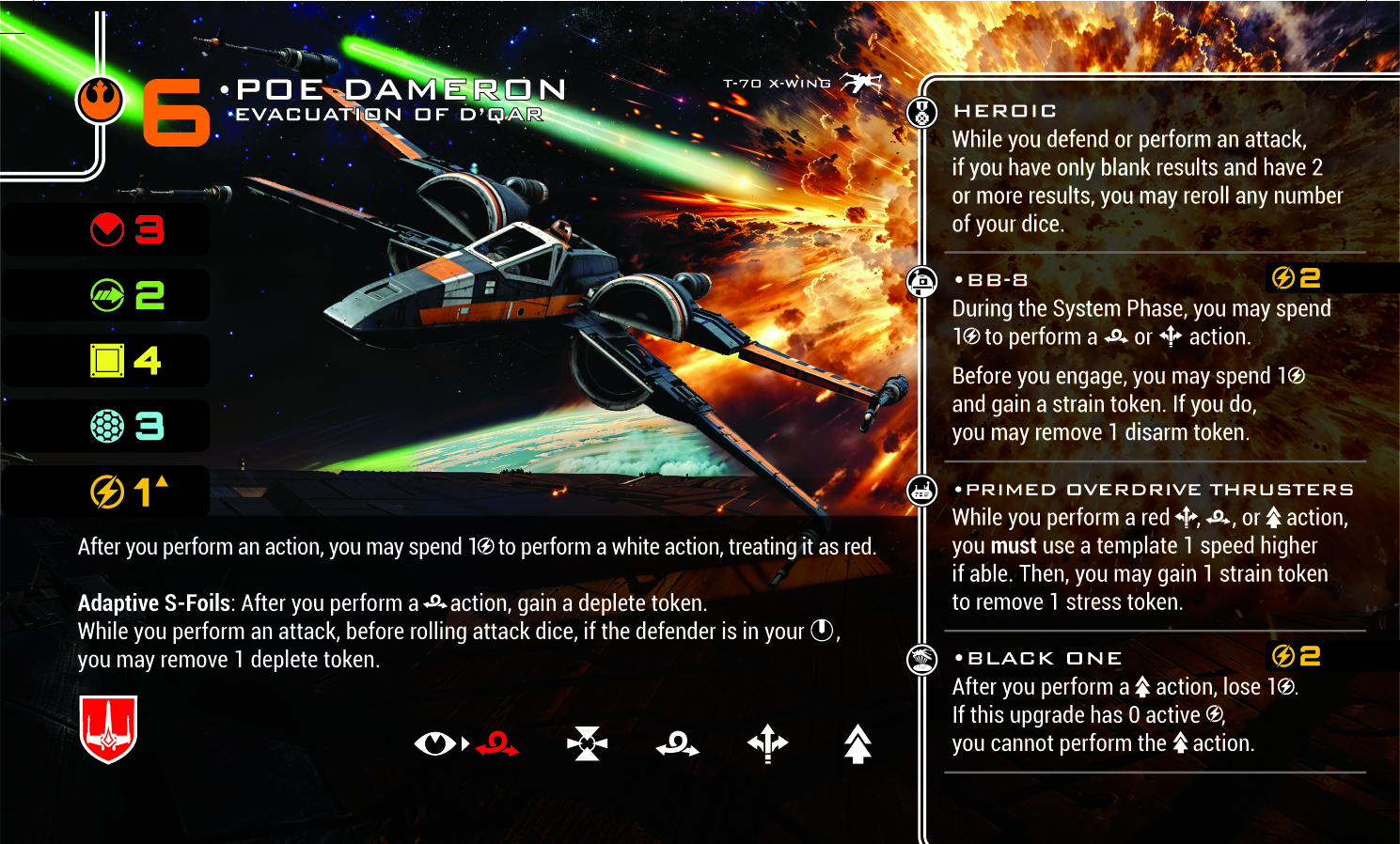Select the eye-shaped Focus action icon
The width and height of the screenshot is (1400, 844).
[x=434, y=743]
